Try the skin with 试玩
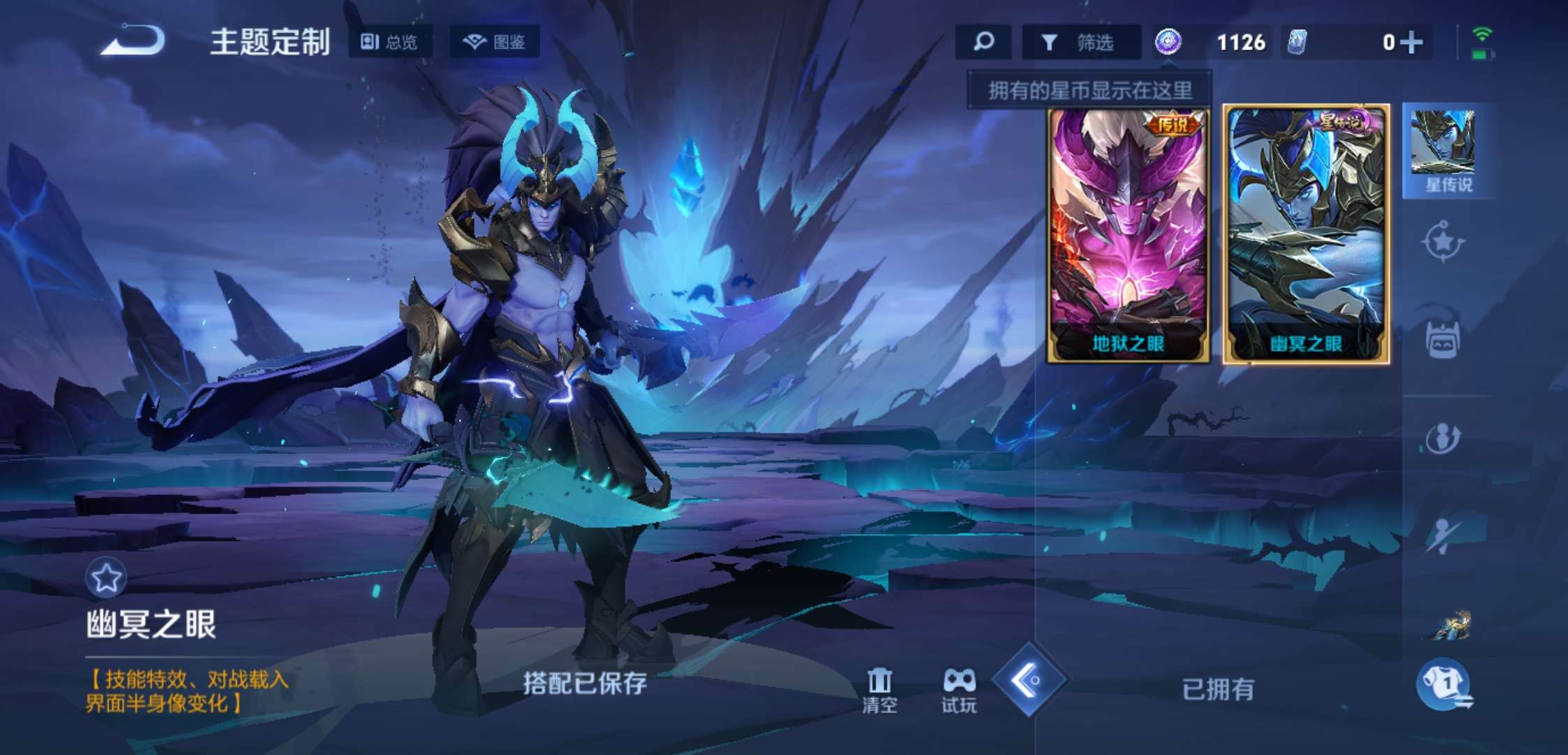Viewport: 1568px width, 755px height. (959, 690)
